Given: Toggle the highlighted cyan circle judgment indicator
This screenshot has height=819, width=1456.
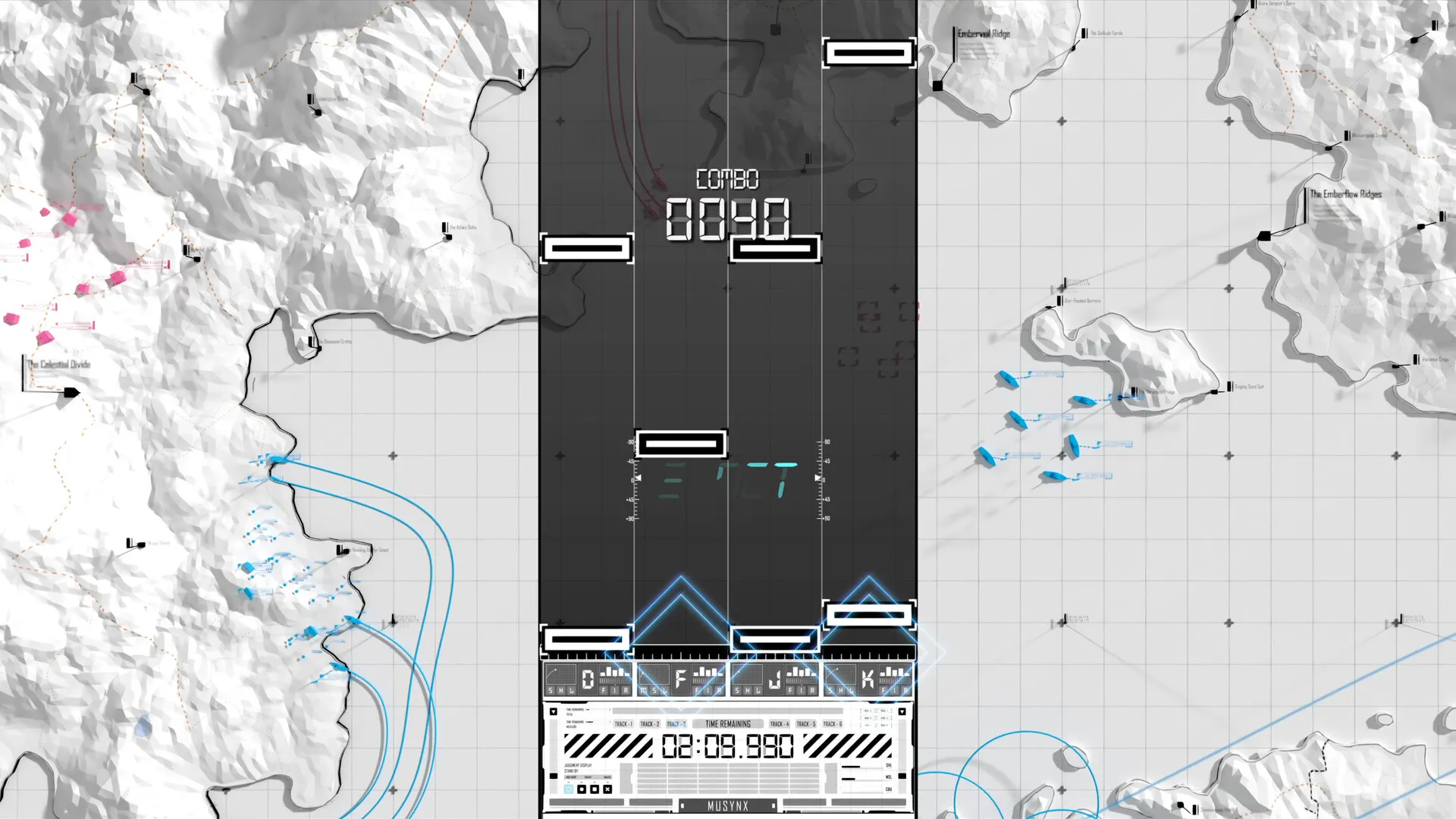Looking at the screenshot, I should click(x=568, y=789).
